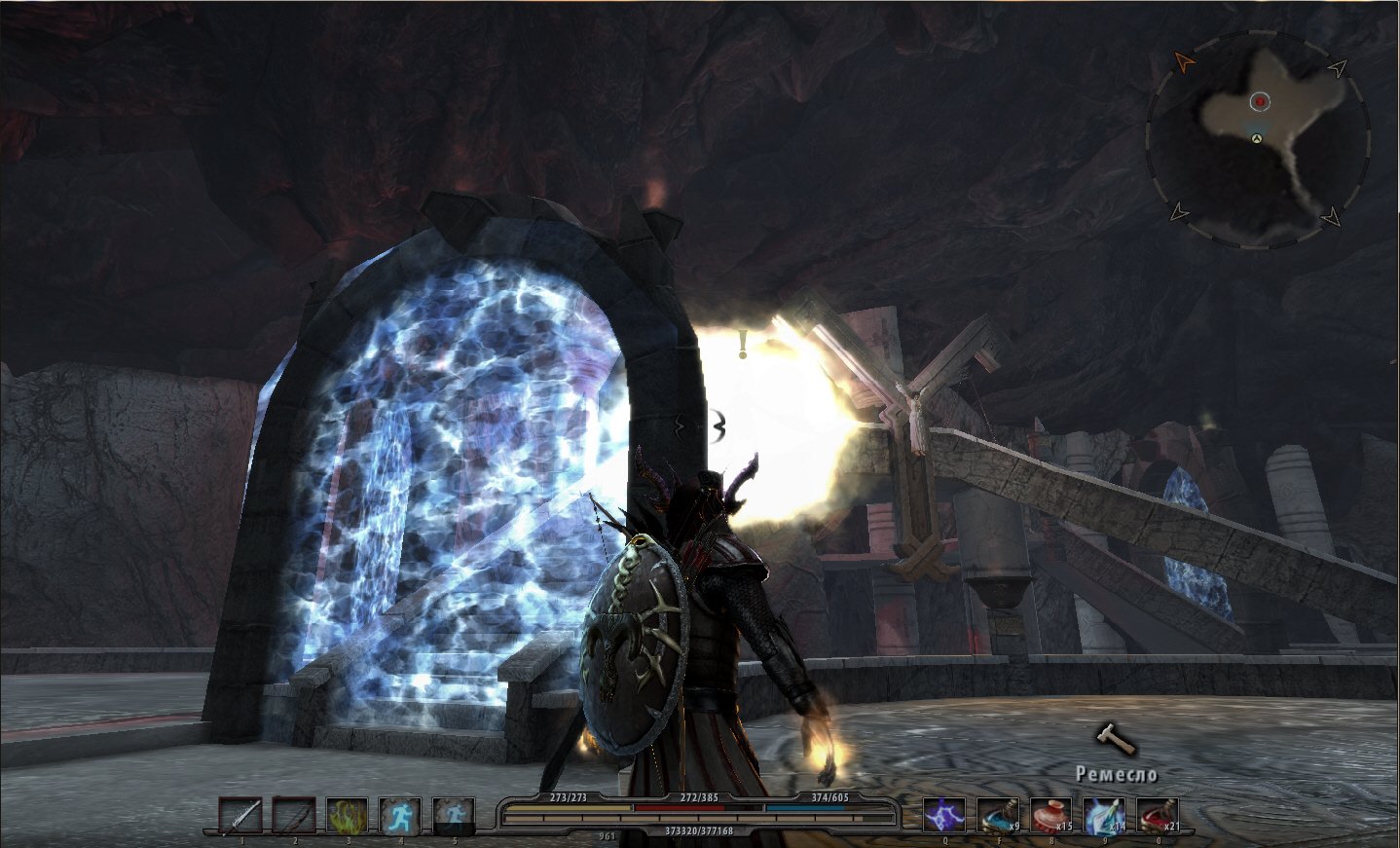Cast the purple lightning spell
Image resolution: width=1400 pixels, height=848 pixels.
click(944, 816)
